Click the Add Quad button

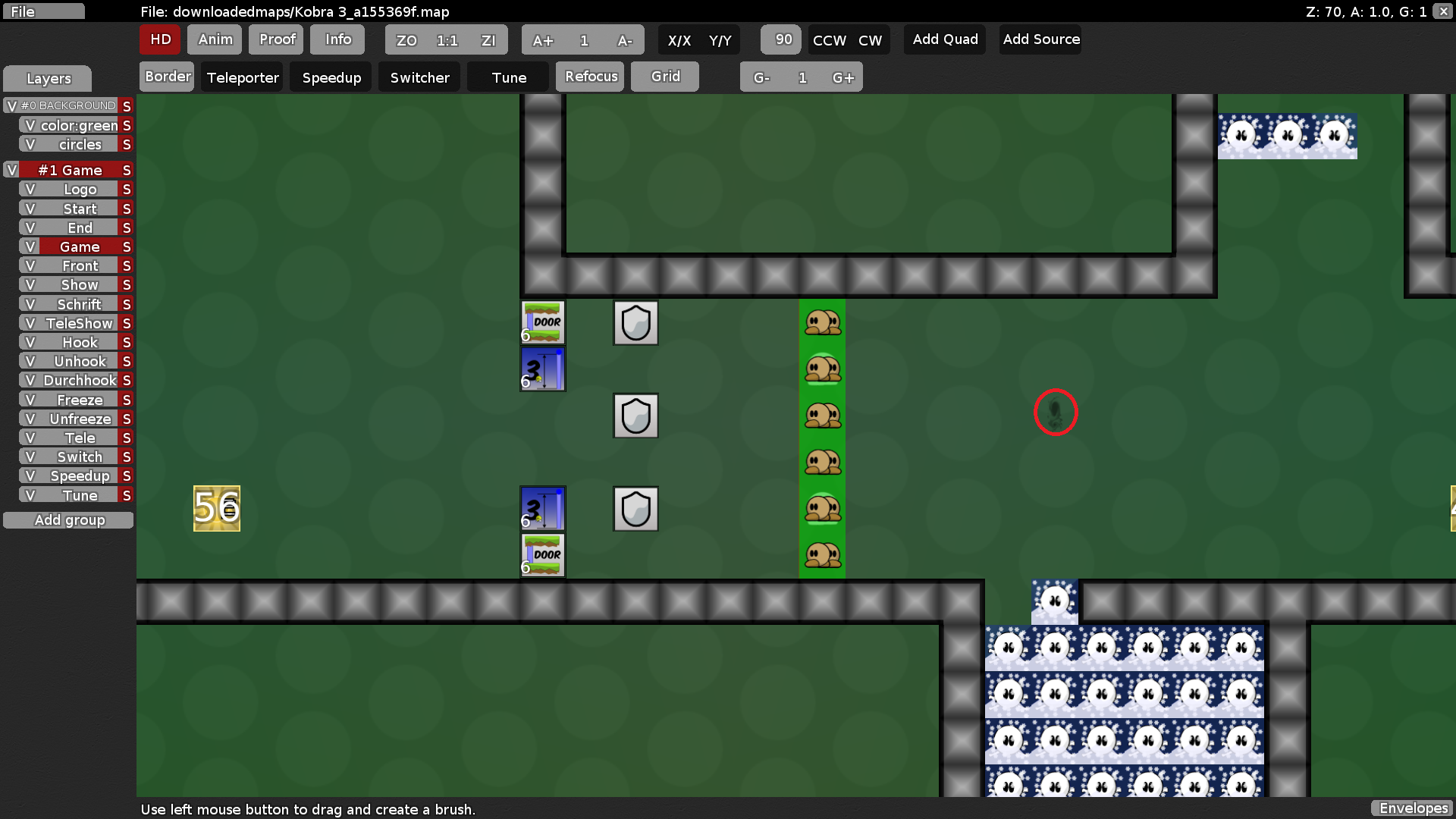pos(944,39)
